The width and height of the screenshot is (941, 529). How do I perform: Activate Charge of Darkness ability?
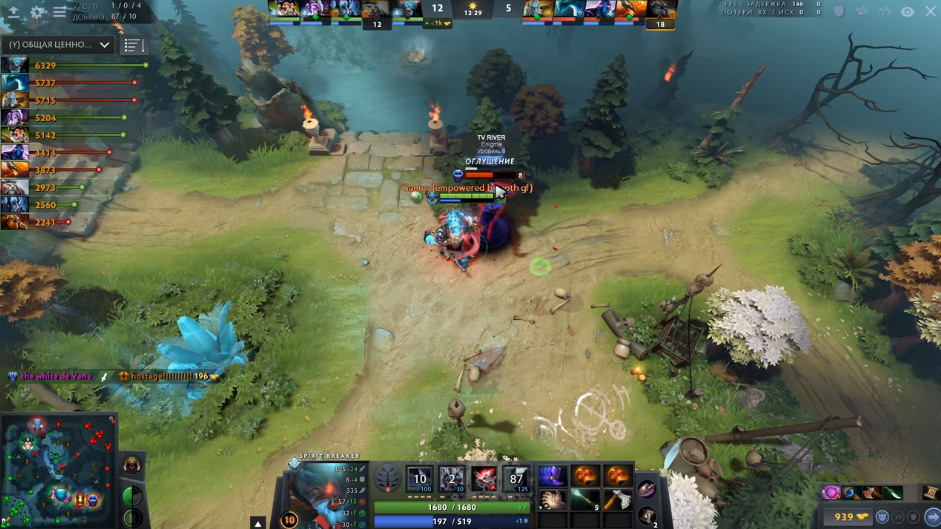tap(420, 479)
